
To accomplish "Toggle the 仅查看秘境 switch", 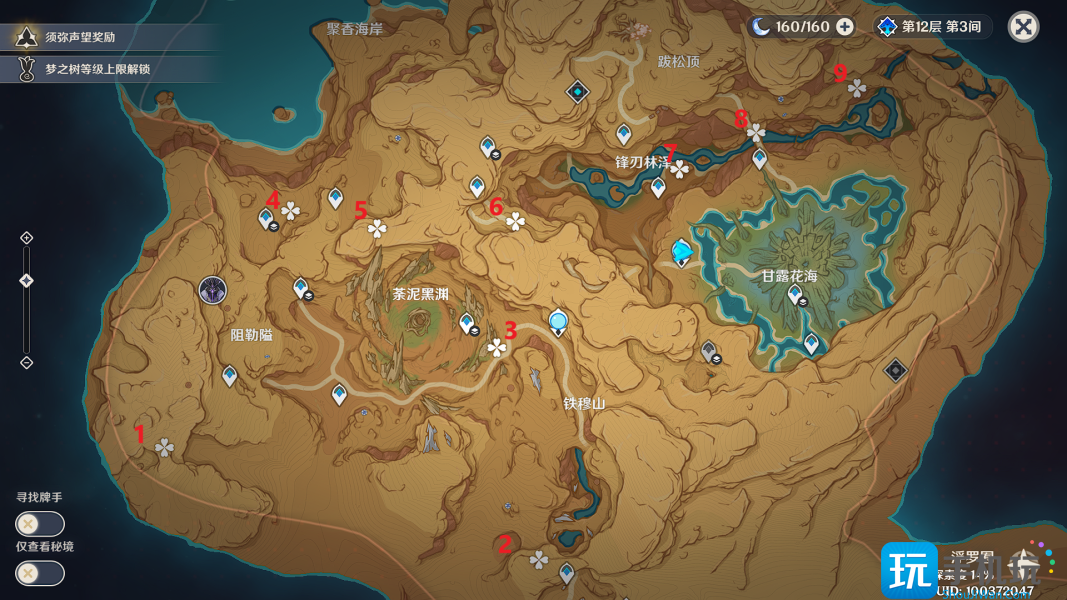I will click(x=40, y=573).
